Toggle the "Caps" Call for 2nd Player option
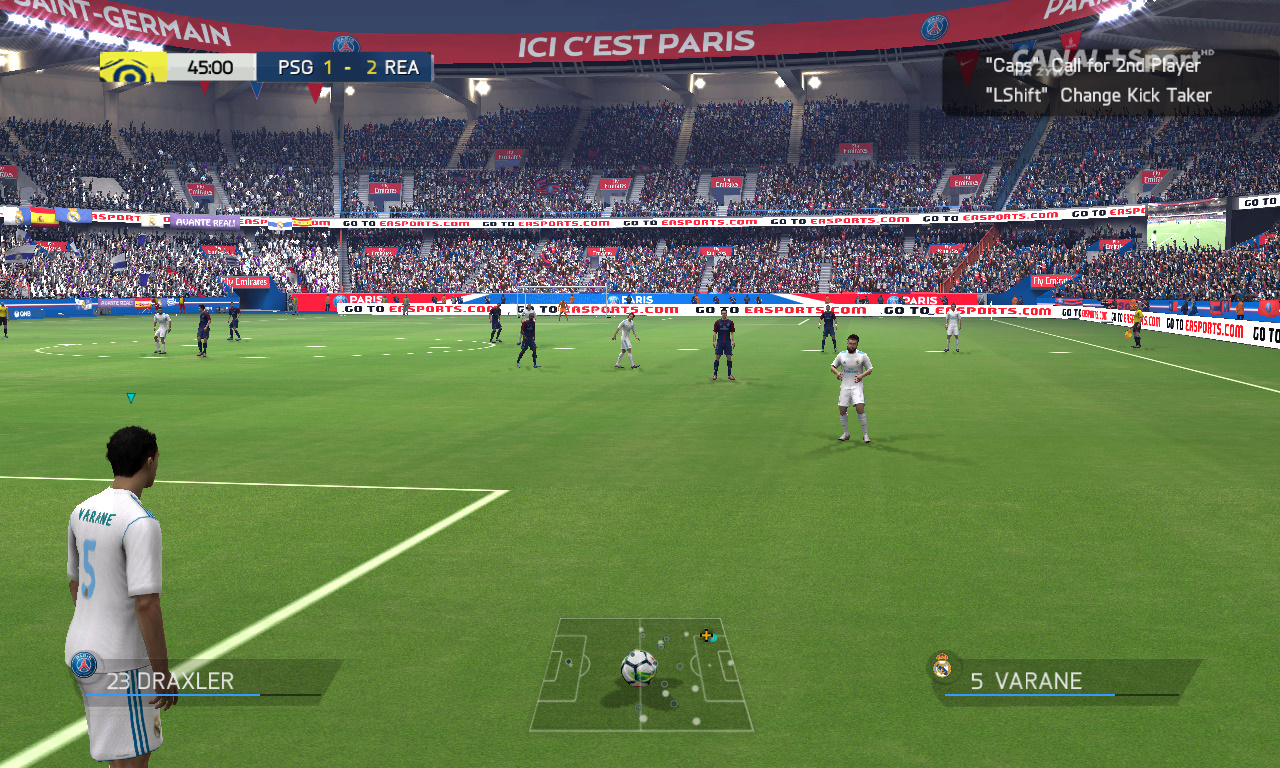Viewport: 1280px width, 768px height. 1090,65
